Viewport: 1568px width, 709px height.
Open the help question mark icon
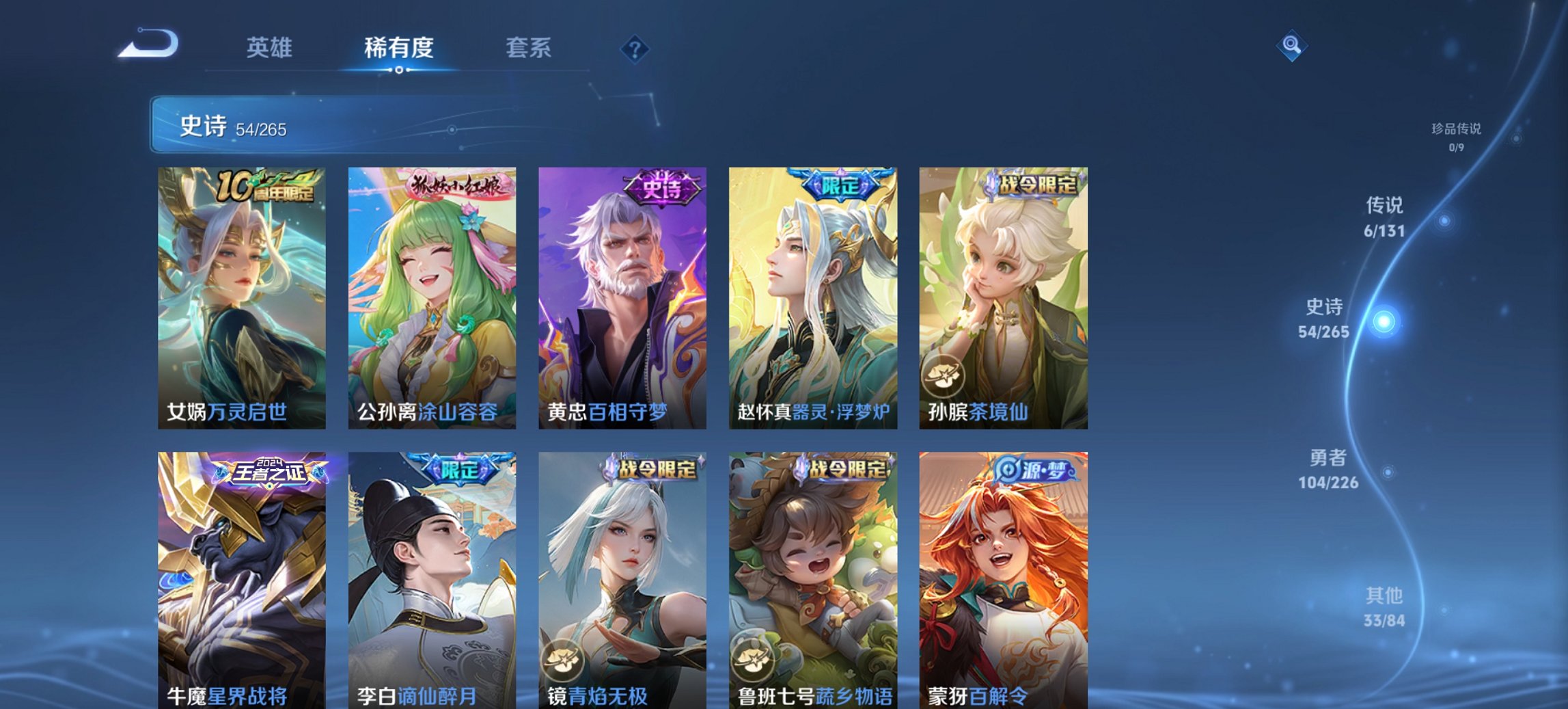(635, 48)
